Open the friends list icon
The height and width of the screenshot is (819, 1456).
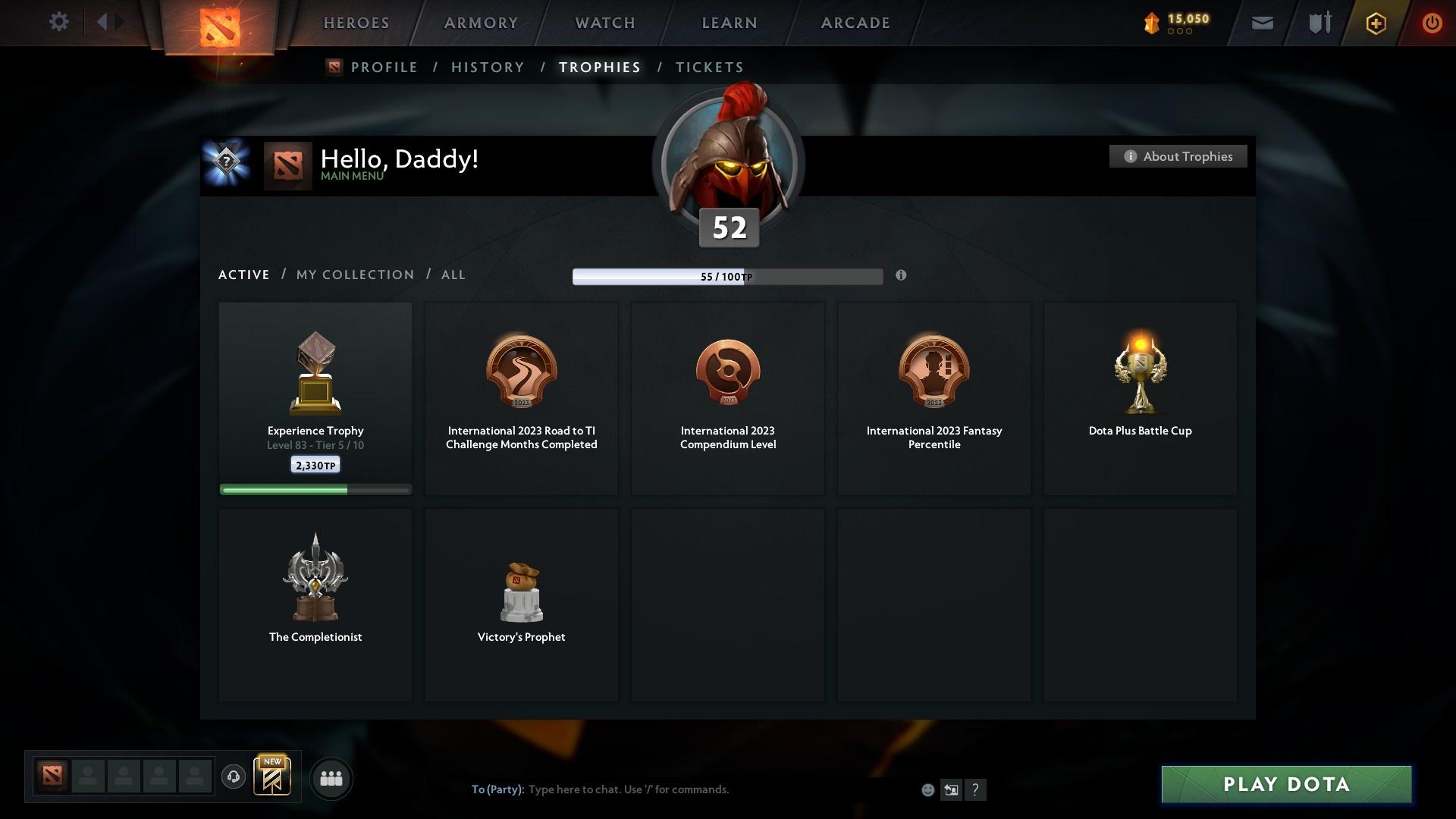(x=331, y=778)
